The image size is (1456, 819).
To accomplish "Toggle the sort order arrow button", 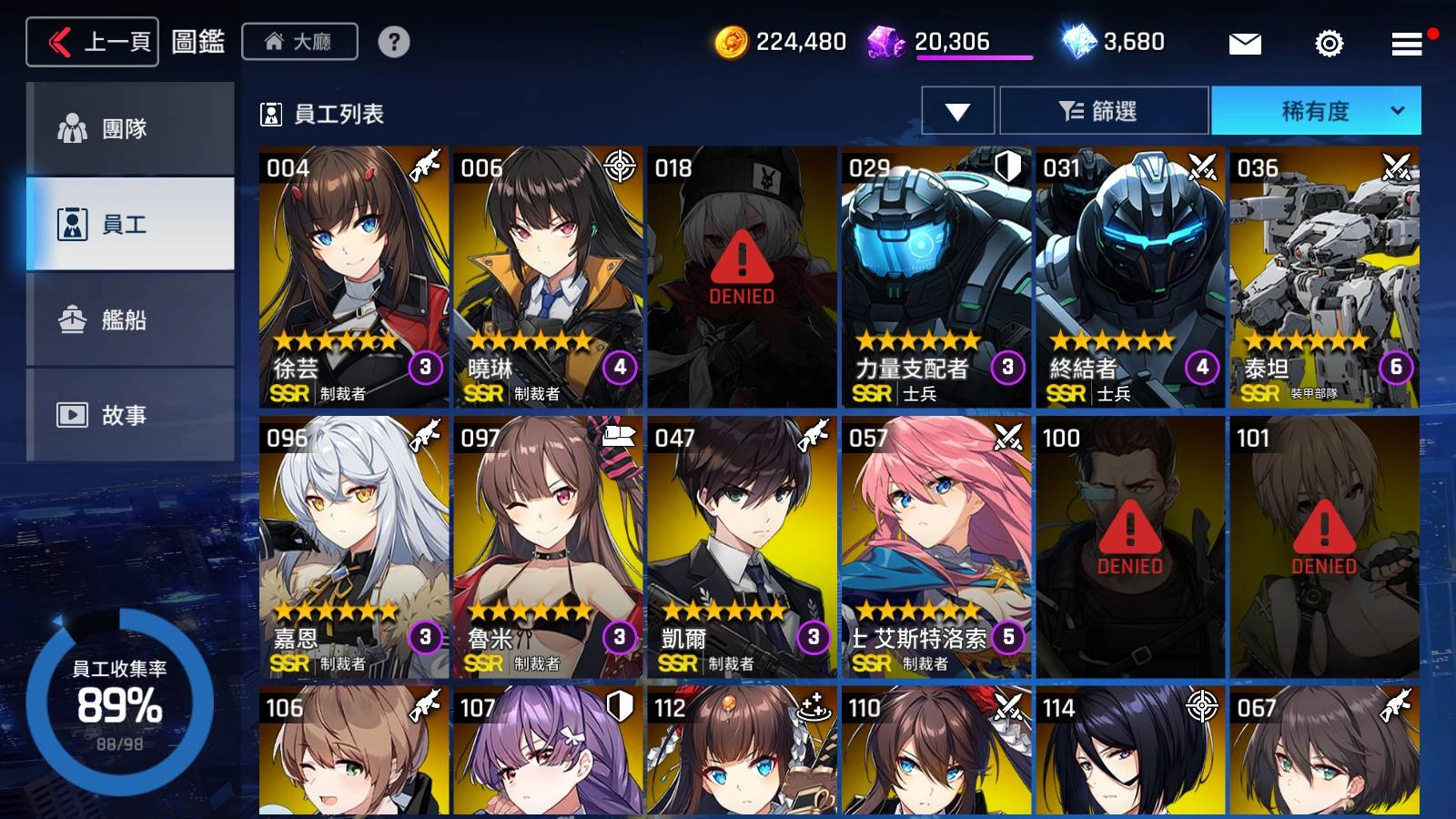I will tap(957, 111).
